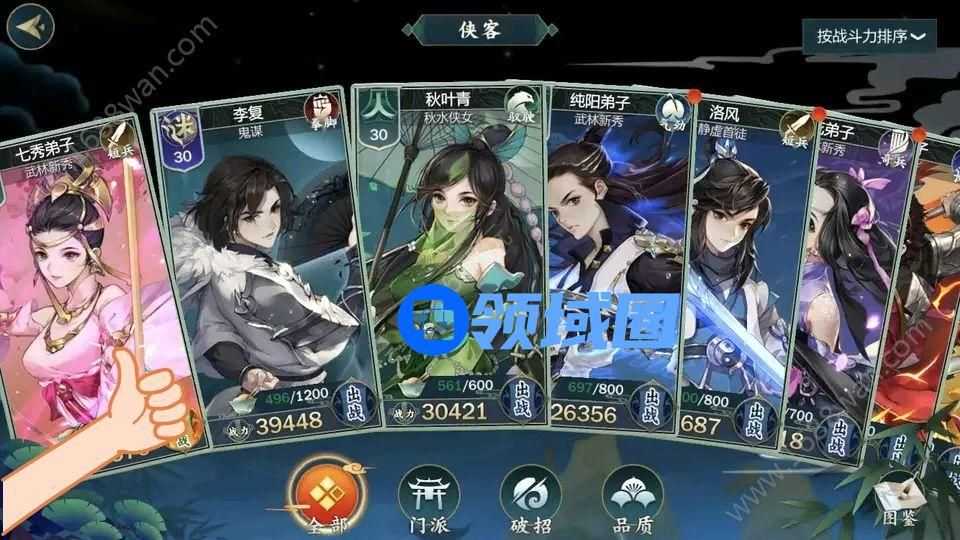Filter heroes by 门派
Image resolution: width=960 pixels, height=540 pixels.
[426, 497]
